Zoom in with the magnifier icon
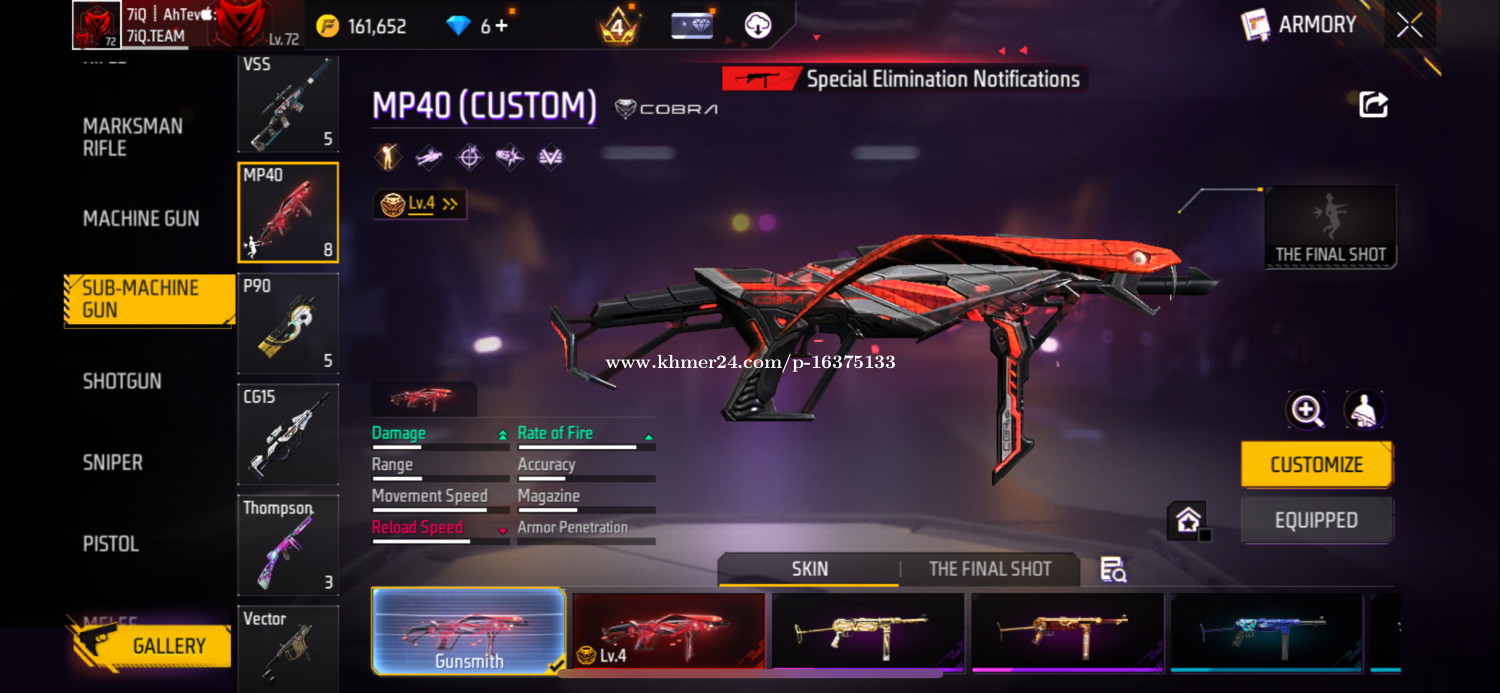1500x693 pixels. pyautogui.click(x=1306, y=410)
